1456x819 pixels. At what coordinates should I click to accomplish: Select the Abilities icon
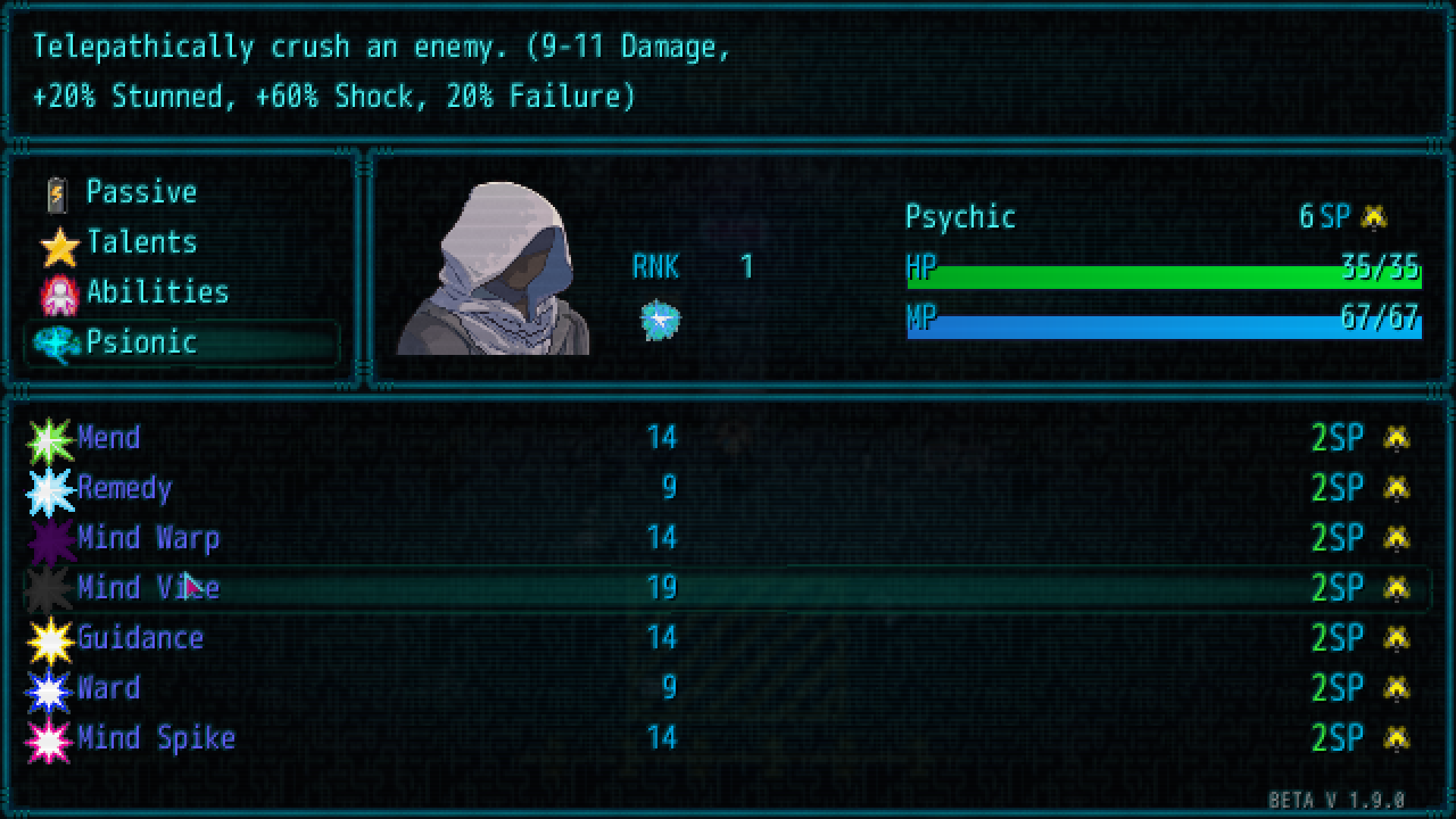pyautogui.click(x=59, y=293)
